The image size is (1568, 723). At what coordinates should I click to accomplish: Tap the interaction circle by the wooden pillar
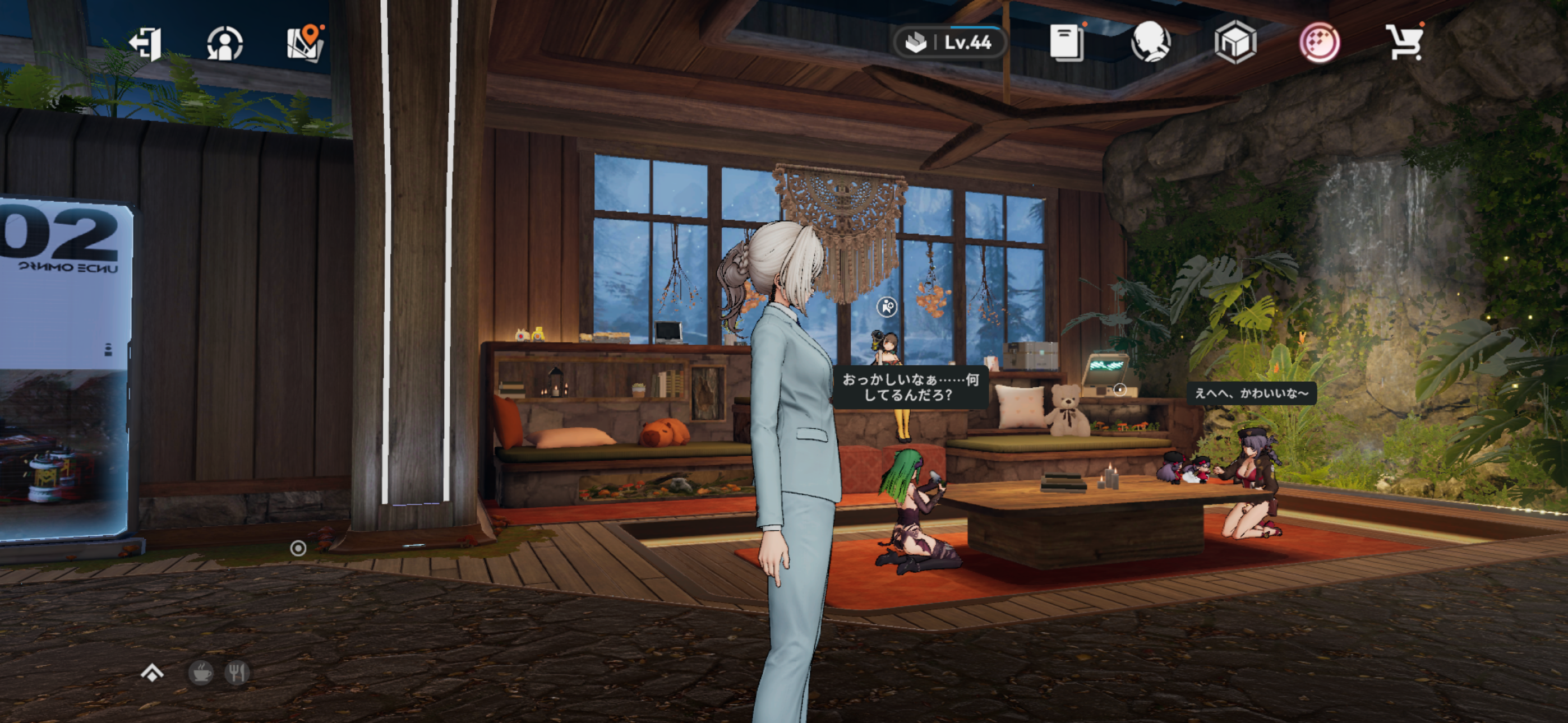coord(298,548)
